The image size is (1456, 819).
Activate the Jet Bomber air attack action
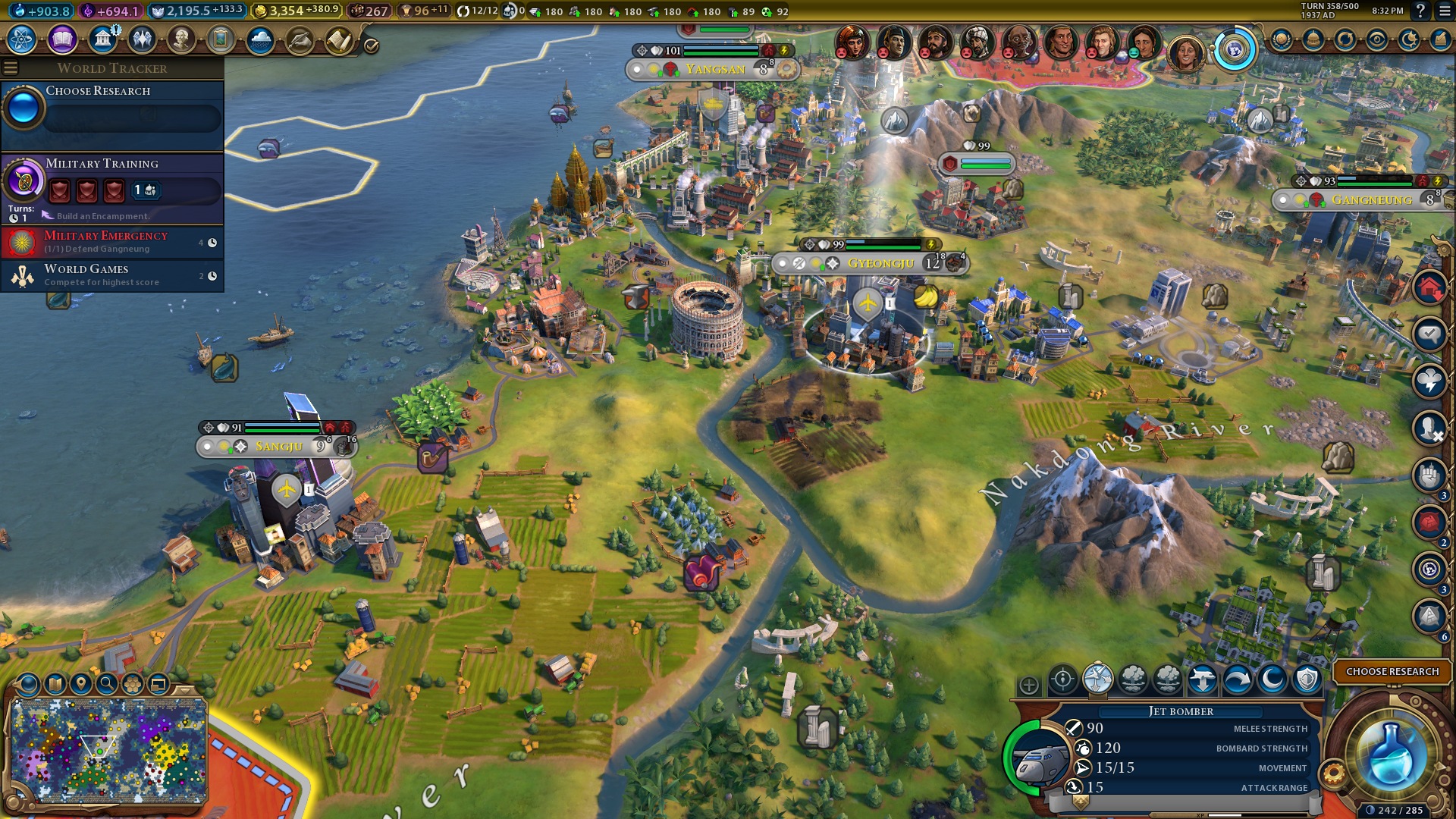point(1097,679)
